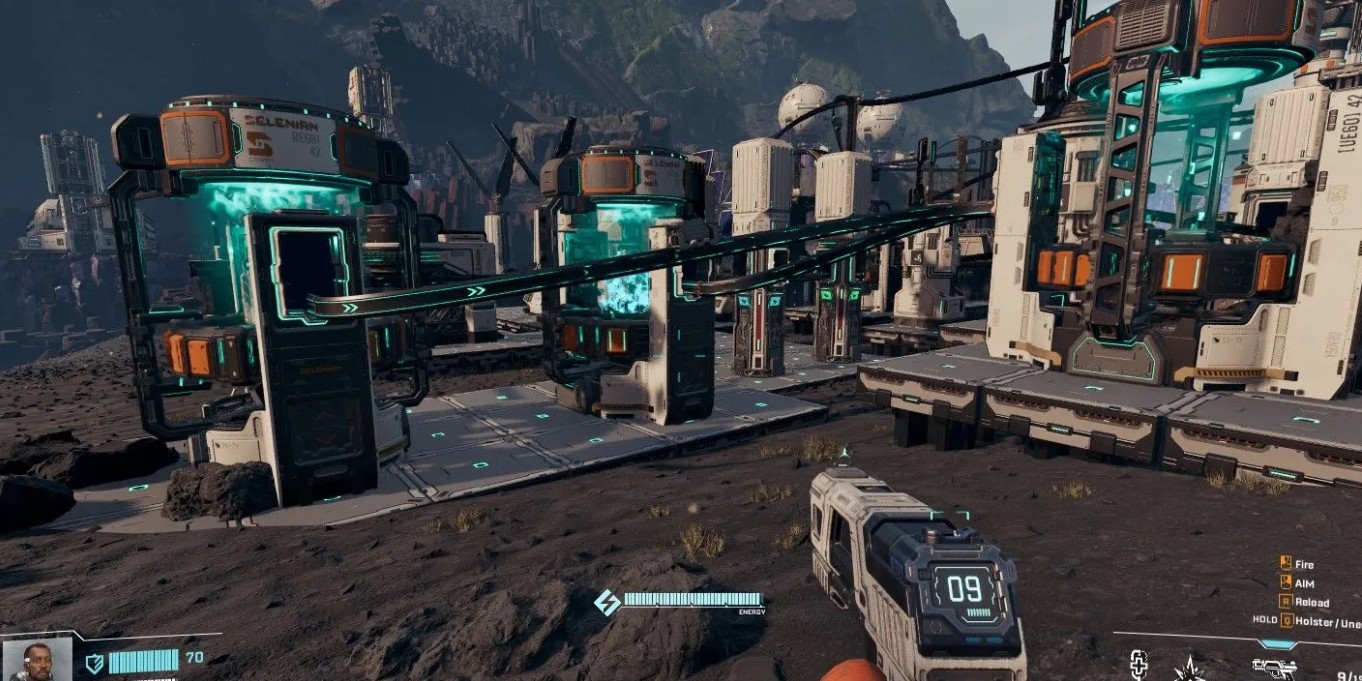The width and height of the screenshot is (1362, 681).
Task: Click the character portrait in the HUD
Action: [36, 660]
